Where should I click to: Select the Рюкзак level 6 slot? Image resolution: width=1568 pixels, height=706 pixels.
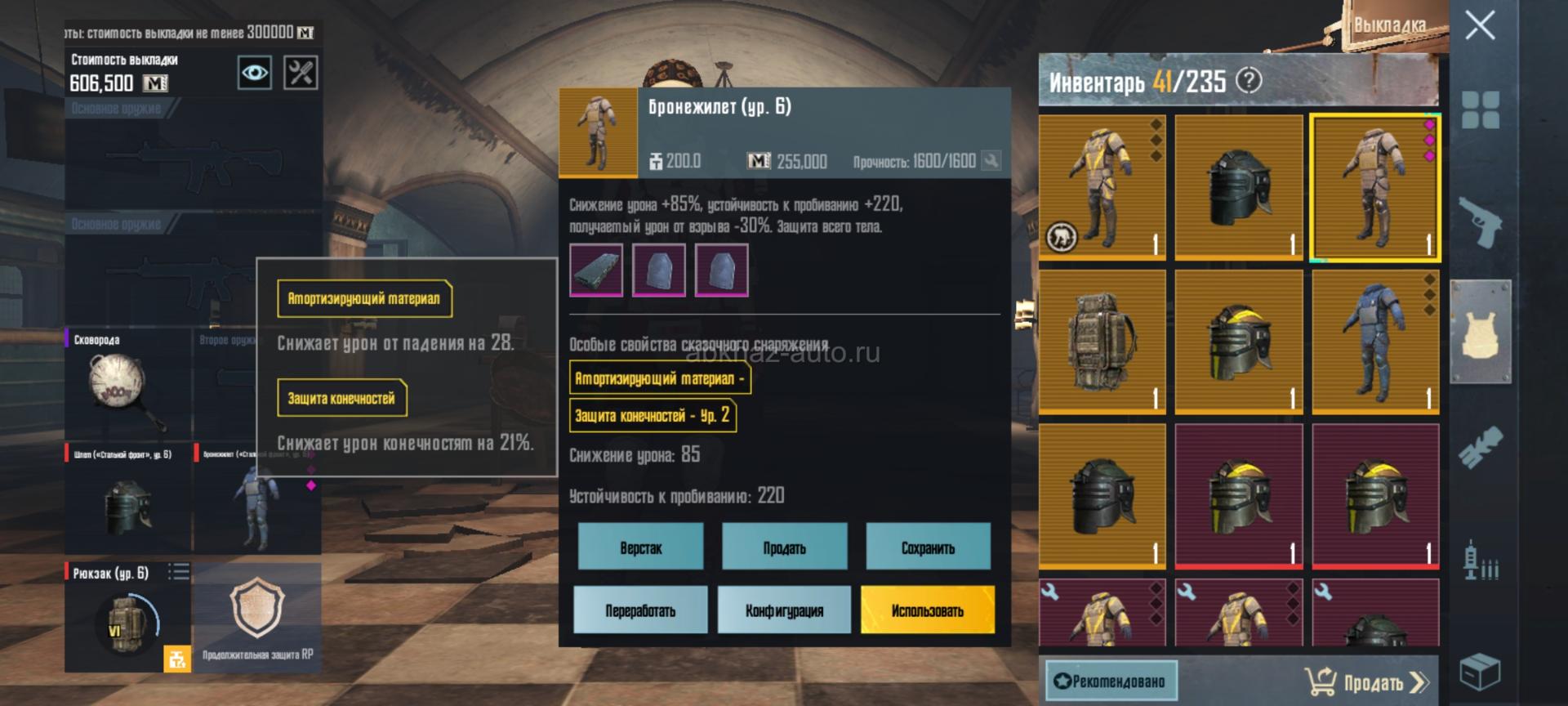pyautogui.click(x=127, y=617)
